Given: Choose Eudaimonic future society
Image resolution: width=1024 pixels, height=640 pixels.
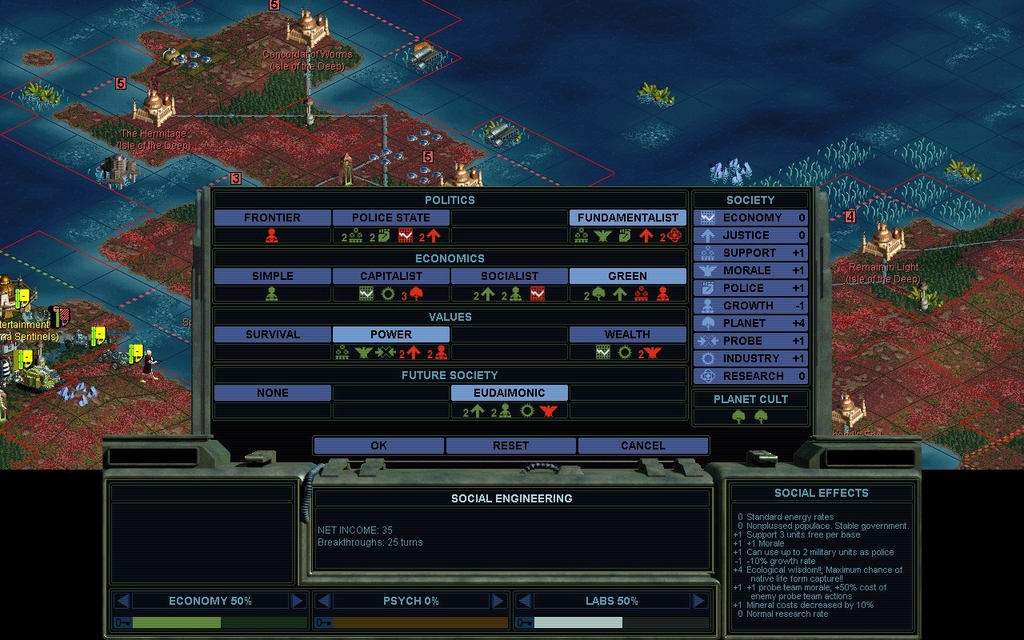Looking at the screenshot, I should [509, 394].
